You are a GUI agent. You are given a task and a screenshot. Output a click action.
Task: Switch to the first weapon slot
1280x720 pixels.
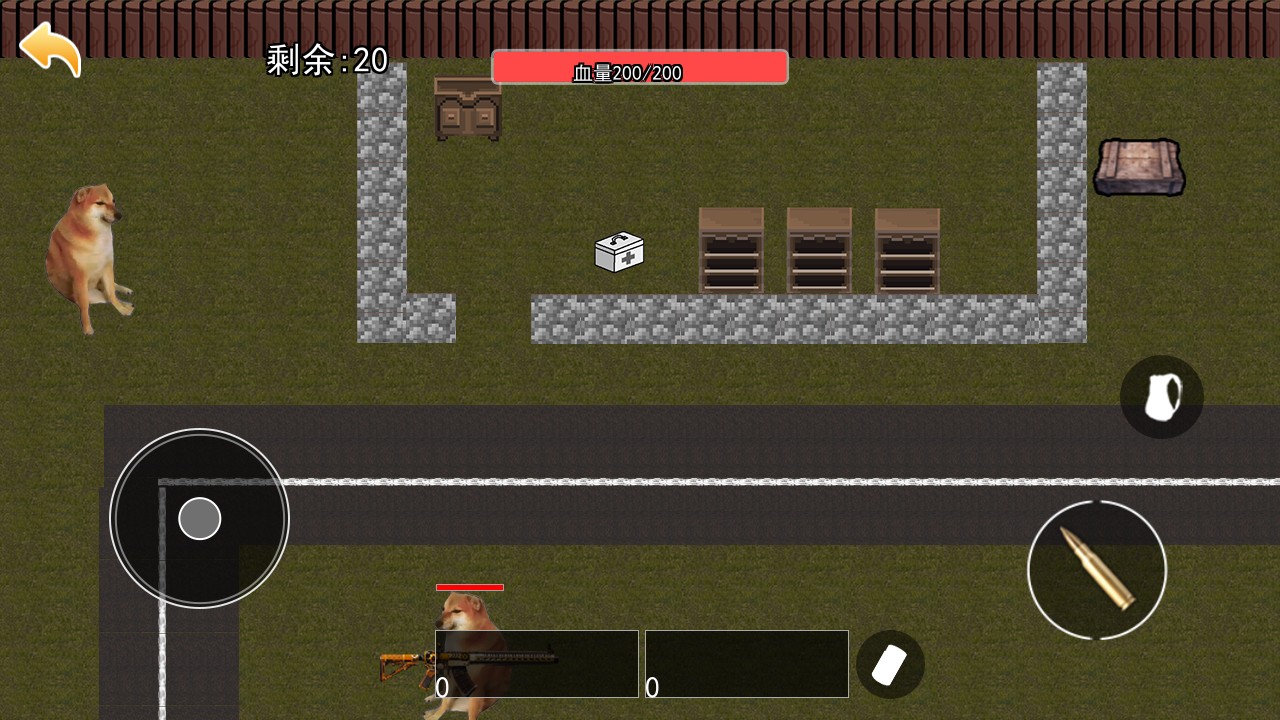pos(537,663)
